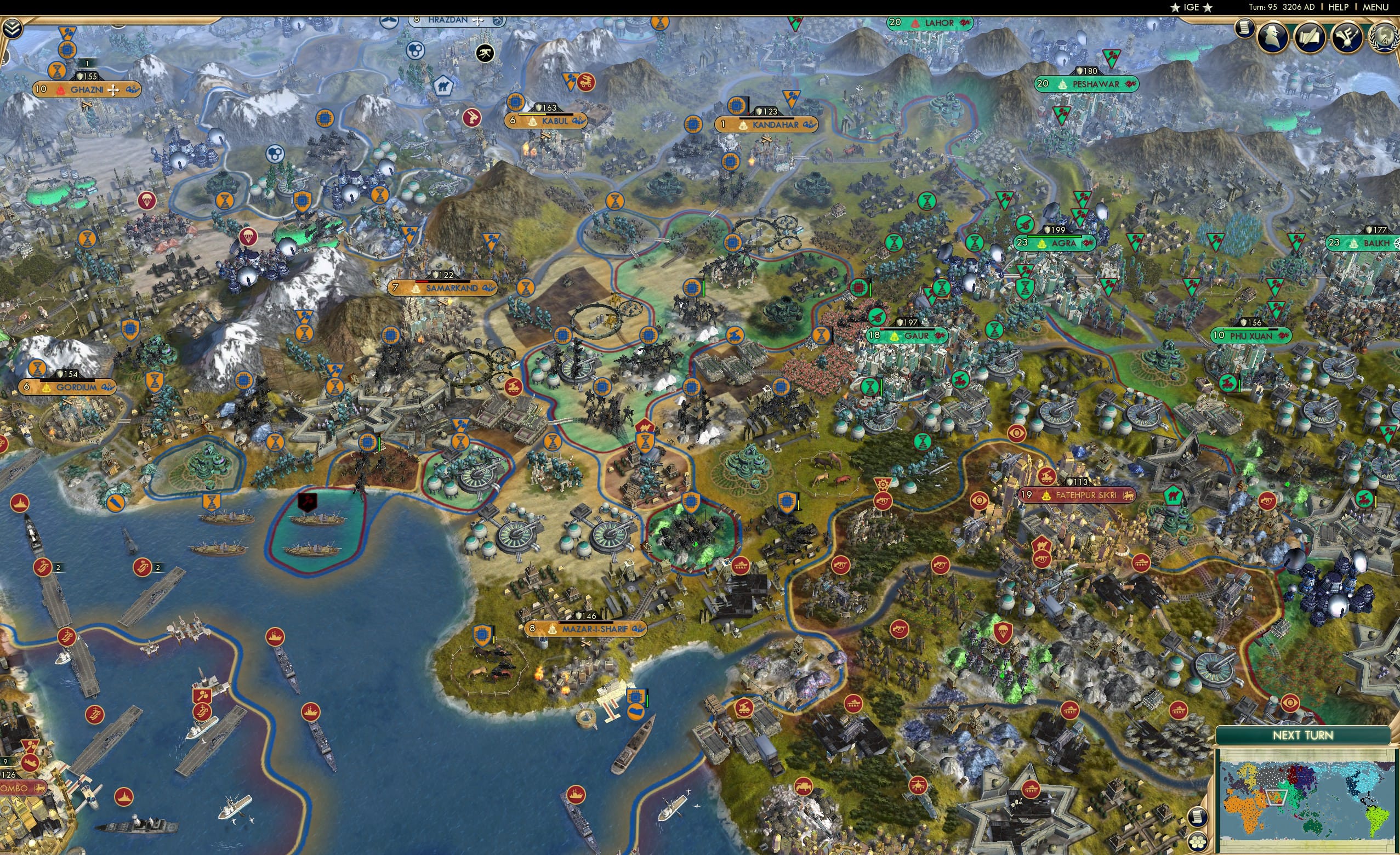Click the flag-shaped overview icon in top bar
The height and width of the screenshot is (855, 1400).
(1346, 37)
